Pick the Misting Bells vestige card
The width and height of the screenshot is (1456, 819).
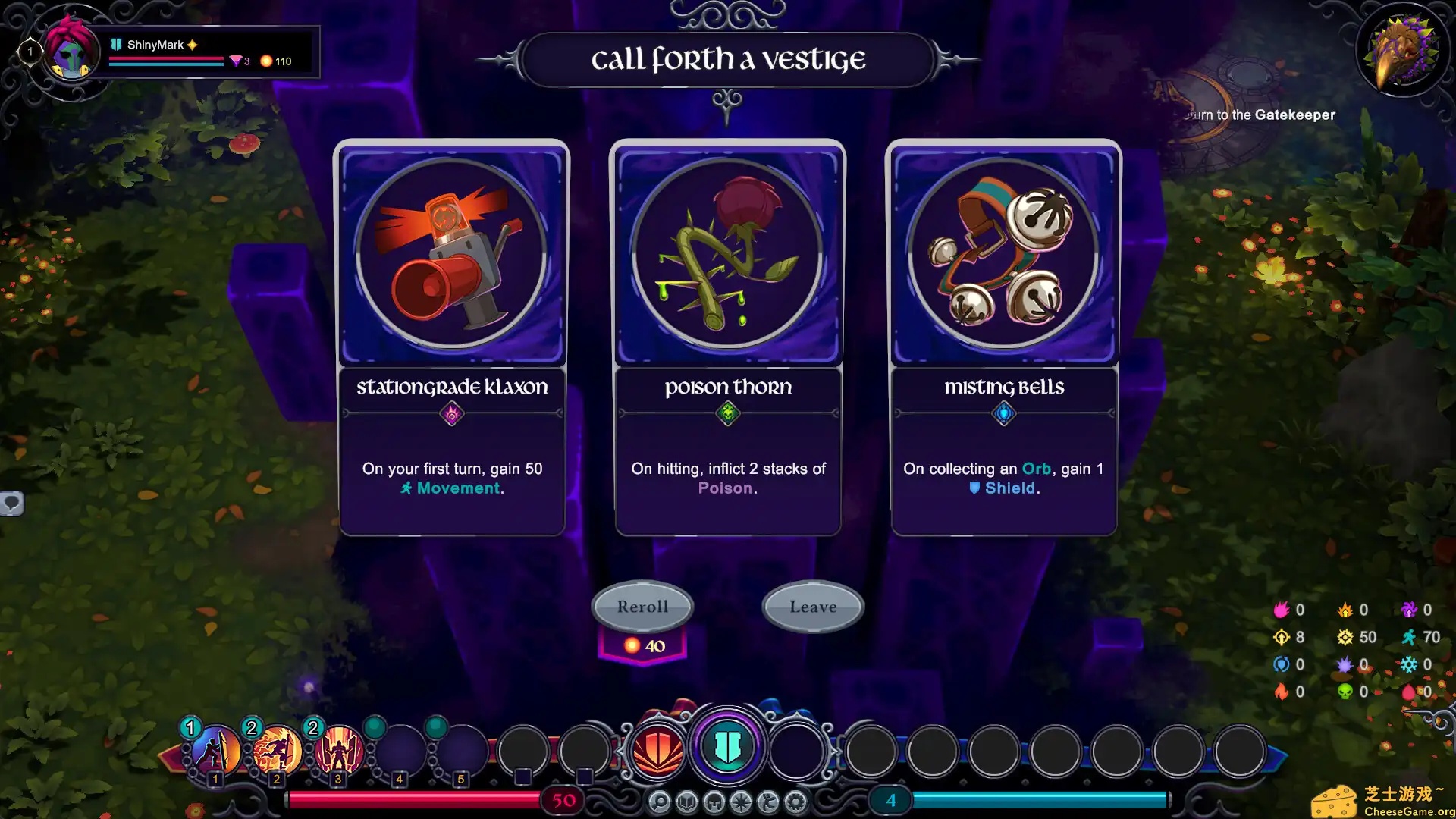coord(1003,337)
